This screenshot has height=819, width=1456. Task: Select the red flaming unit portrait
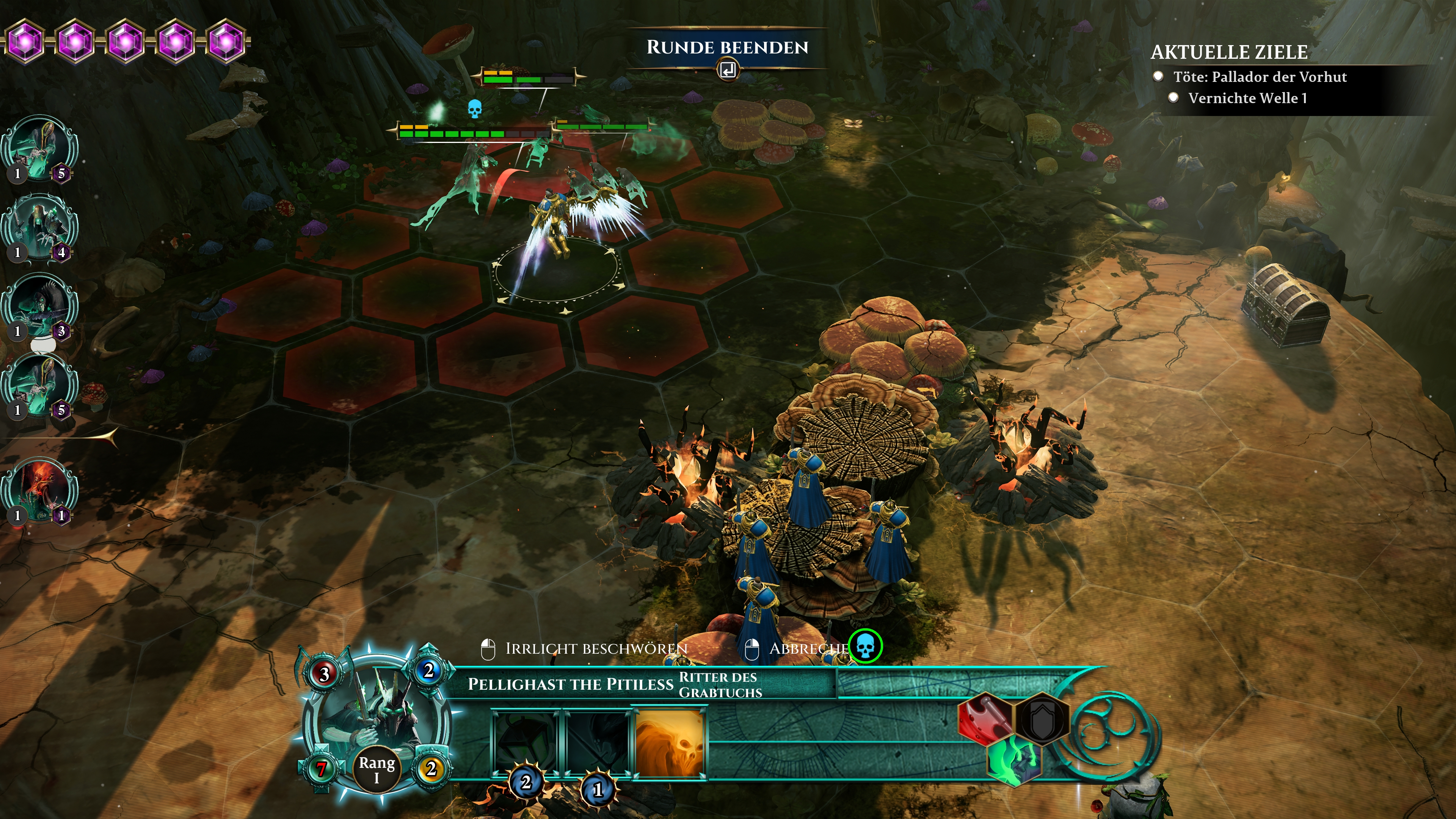click(x=39, y=490)
